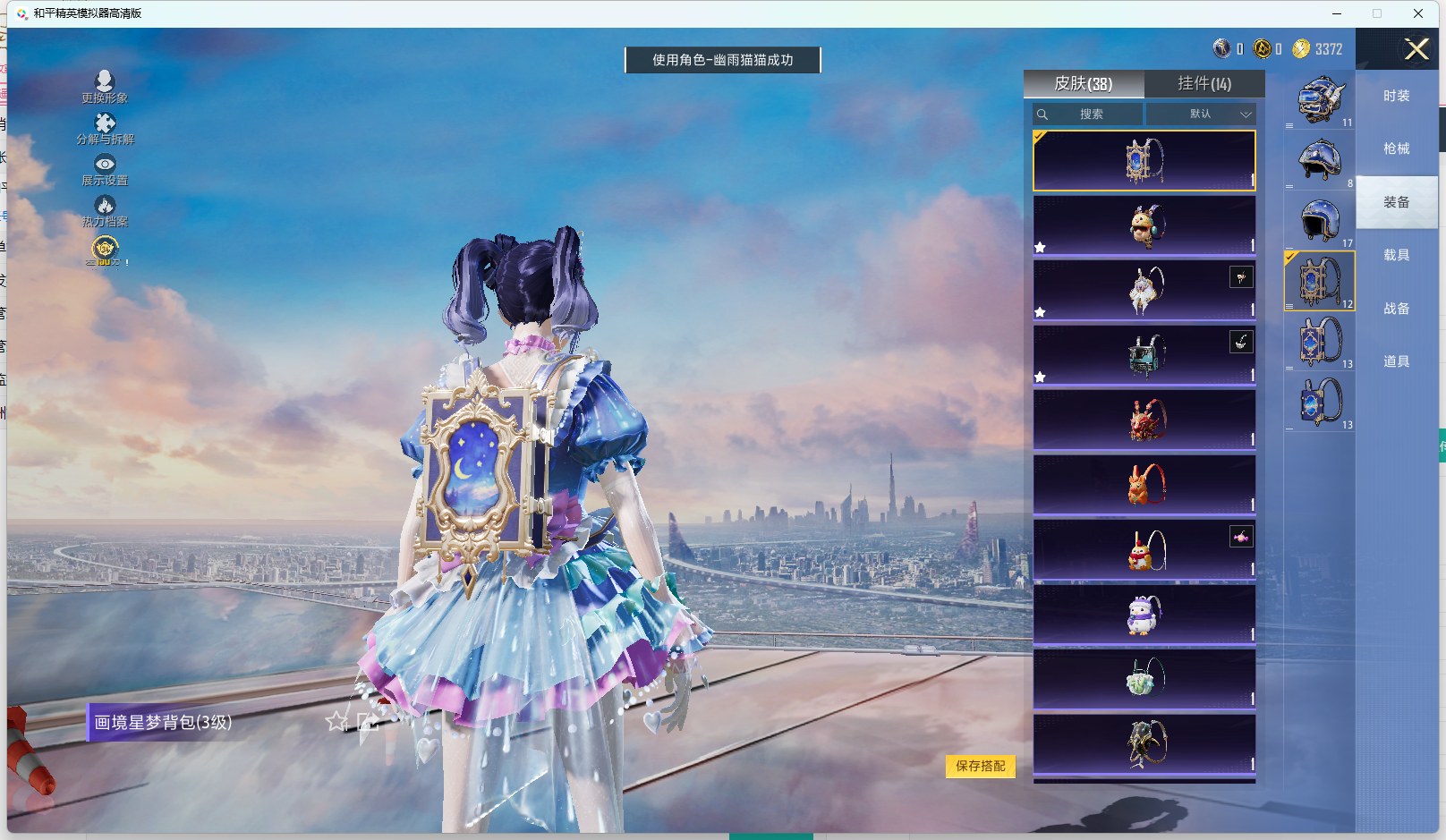Select the orange fox backpack skin
This screenshot has height=840, width=1446.
1144,485
